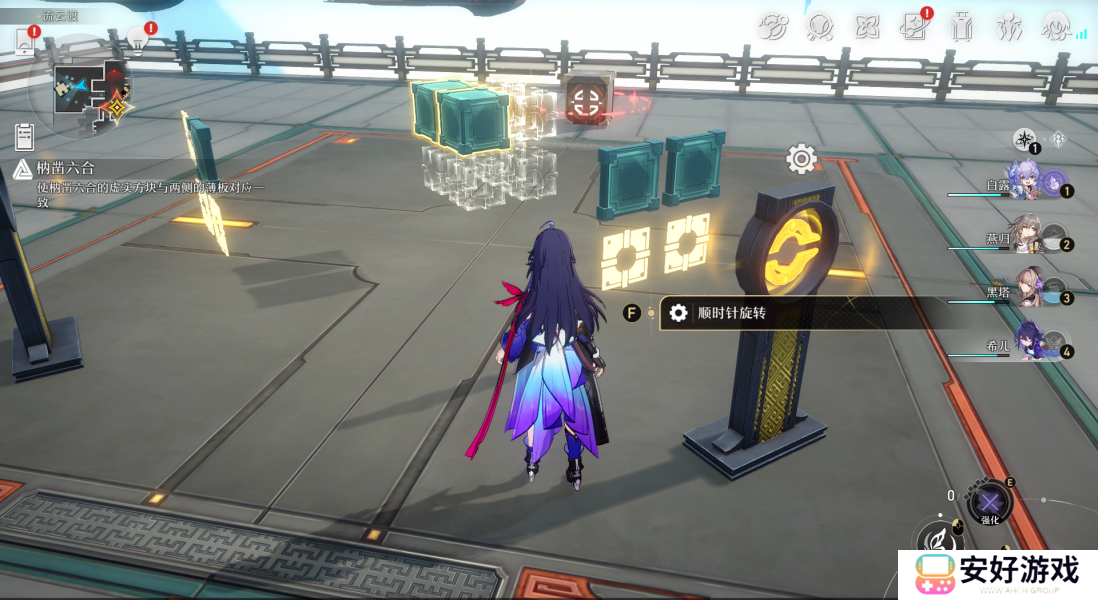
Task: Choose the 顺时针旋转 interaction prompt
Action: tap(731, 313)
